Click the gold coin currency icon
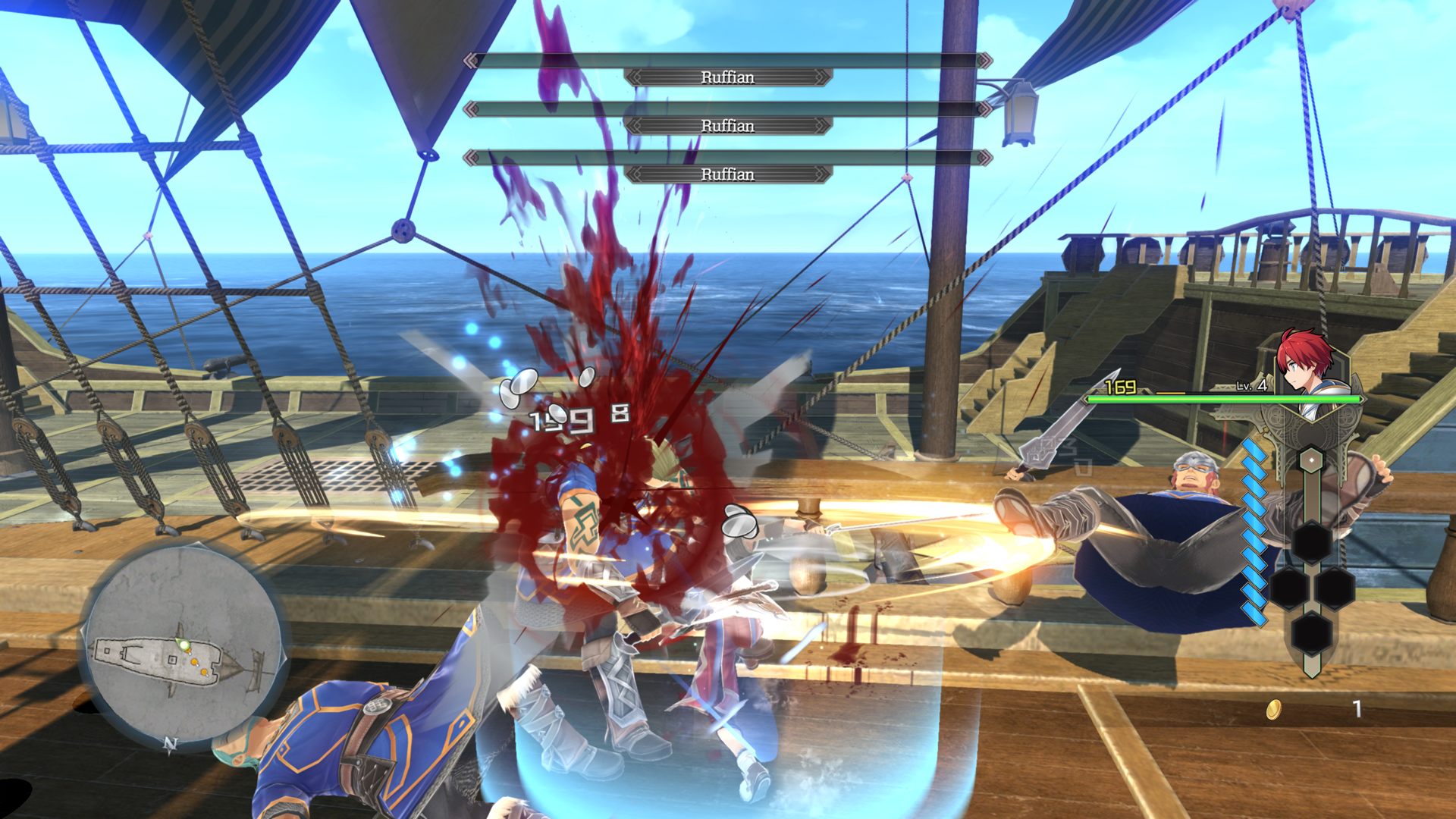The image size is (1456, 819). pyautogui.click(x=1274, y=710)
